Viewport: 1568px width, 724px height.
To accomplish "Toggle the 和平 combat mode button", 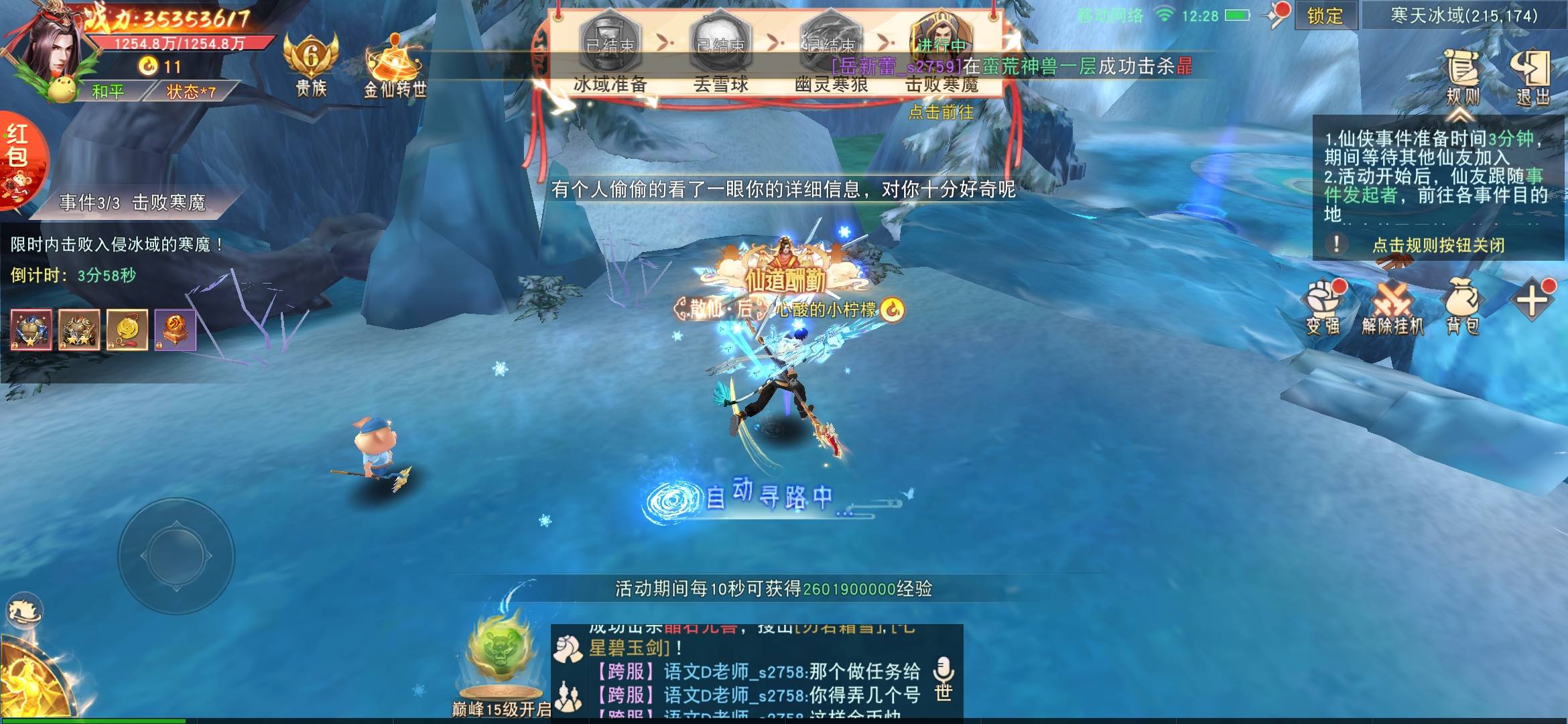I will [109, 91].
